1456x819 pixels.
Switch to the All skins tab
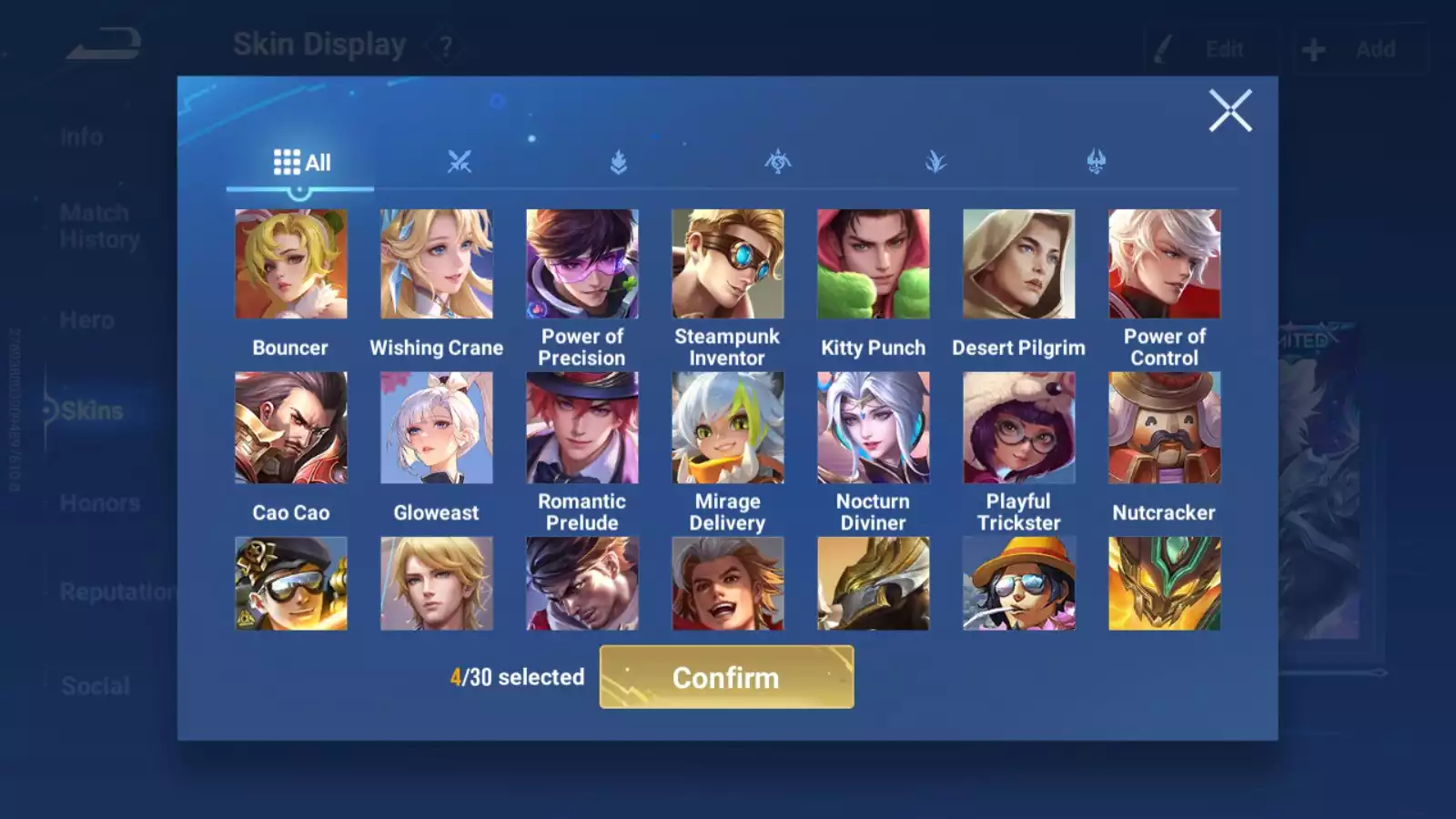click(301, 163)
